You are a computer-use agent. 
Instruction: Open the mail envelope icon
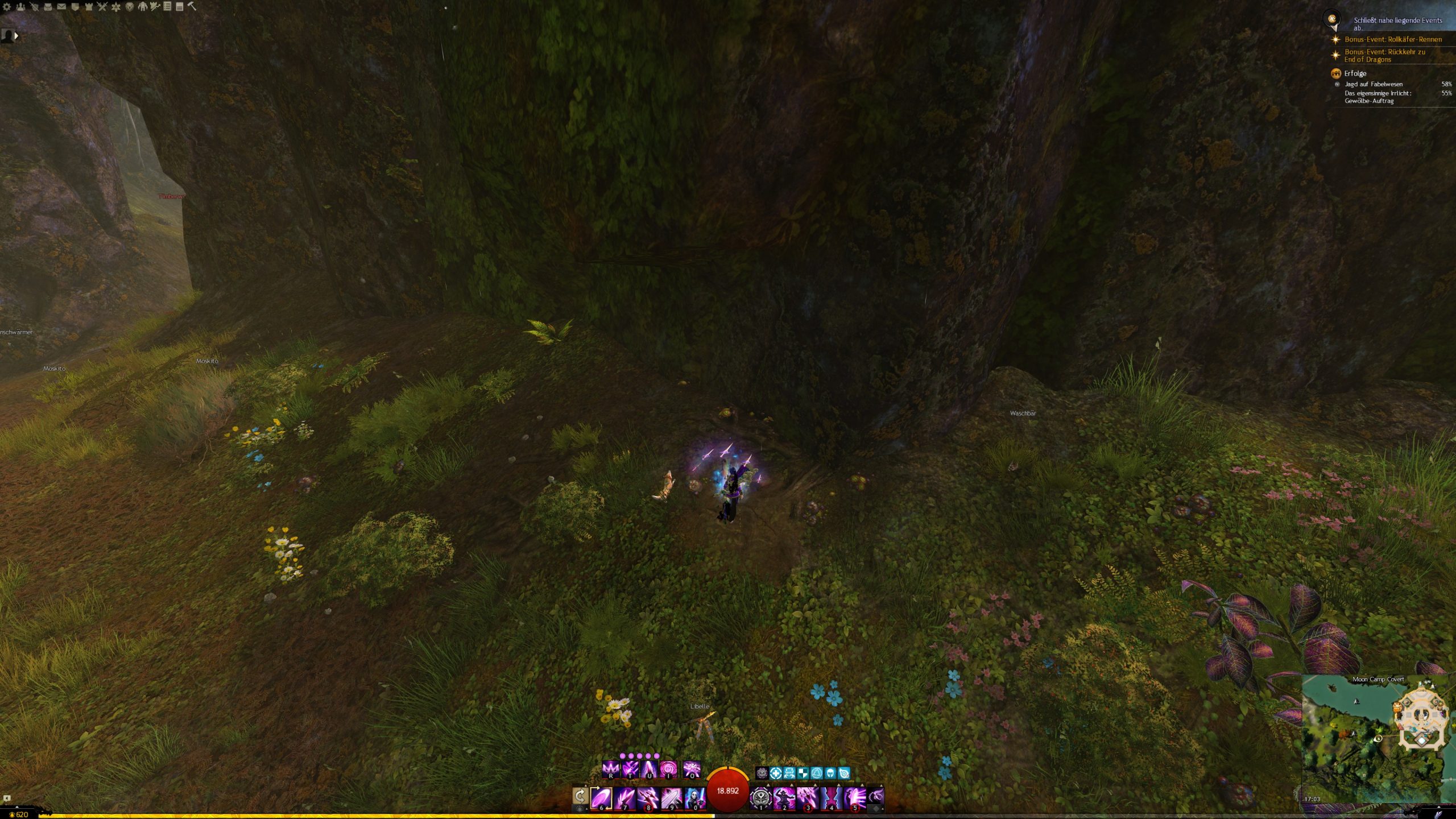click(61, 7)
